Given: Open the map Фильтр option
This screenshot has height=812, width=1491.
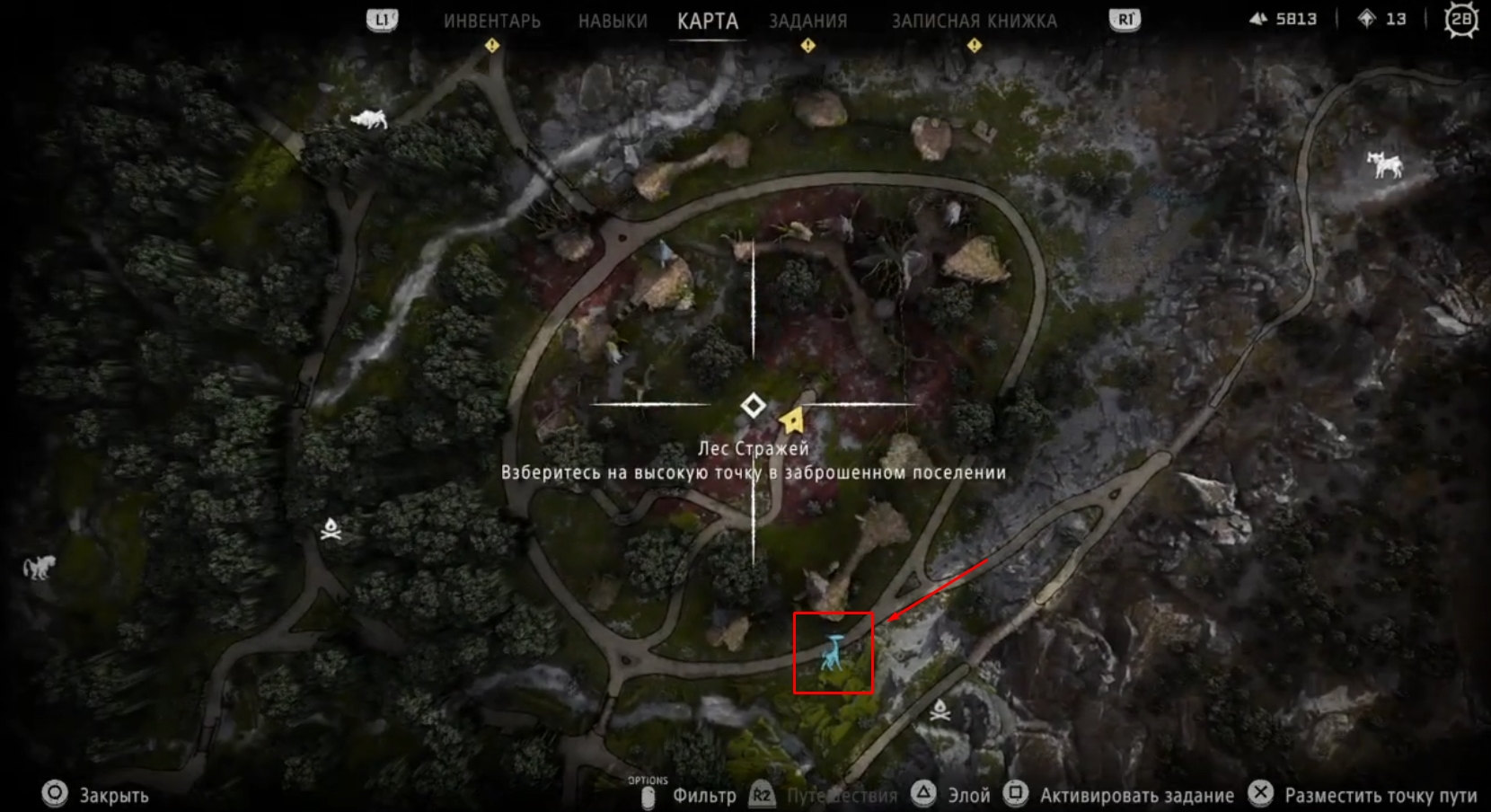Looking at the screenshot, I should point(703,795).
